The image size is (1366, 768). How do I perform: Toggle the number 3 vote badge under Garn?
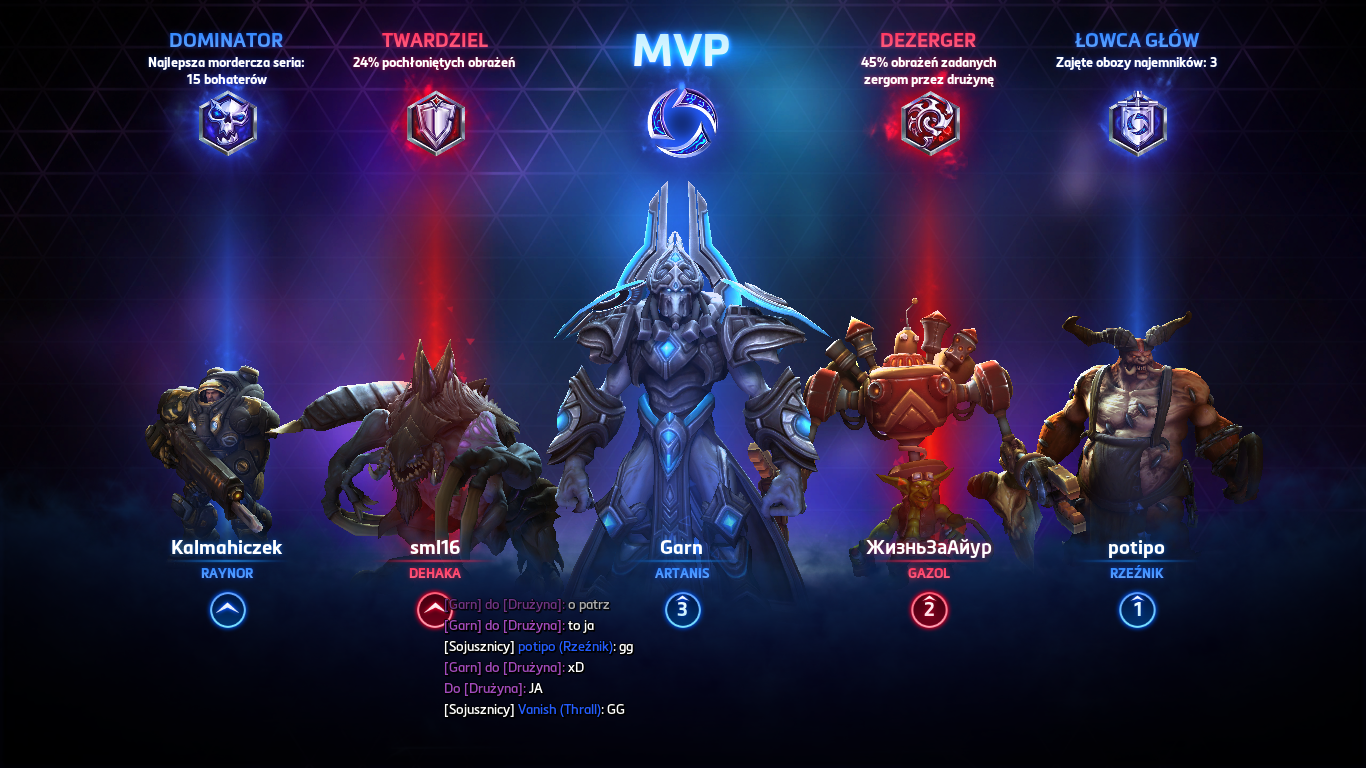(683, 611)
